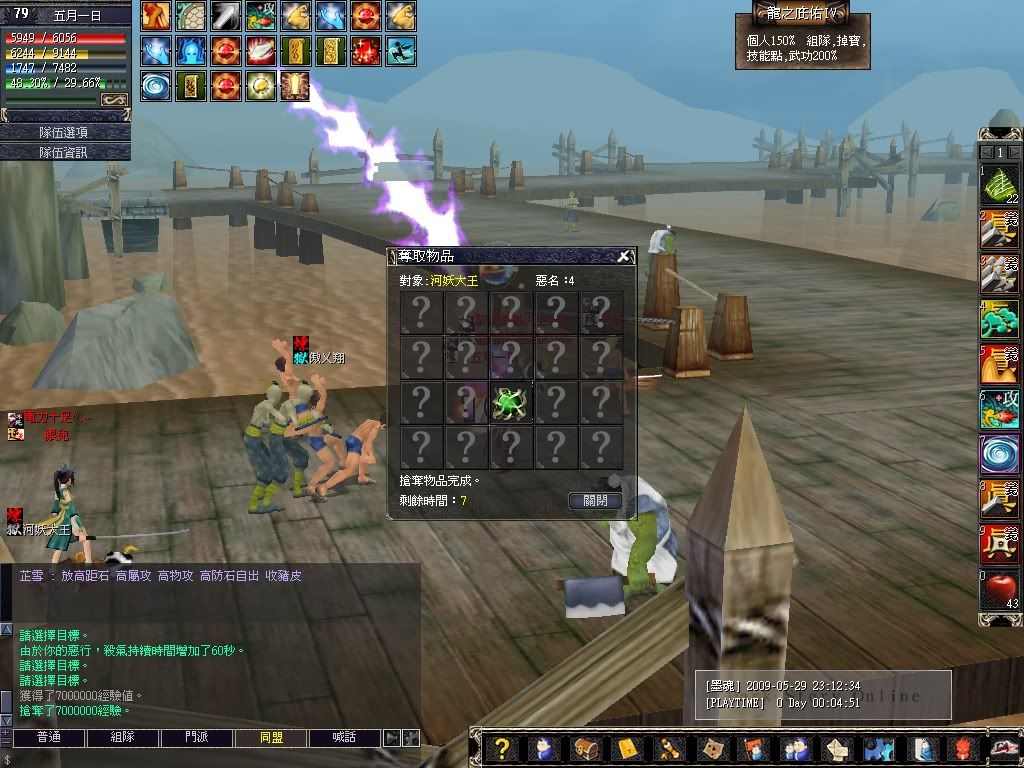Click the blue puzzle piece icon
Screen dimensions: 1024x768
click(x=877, y=749)
